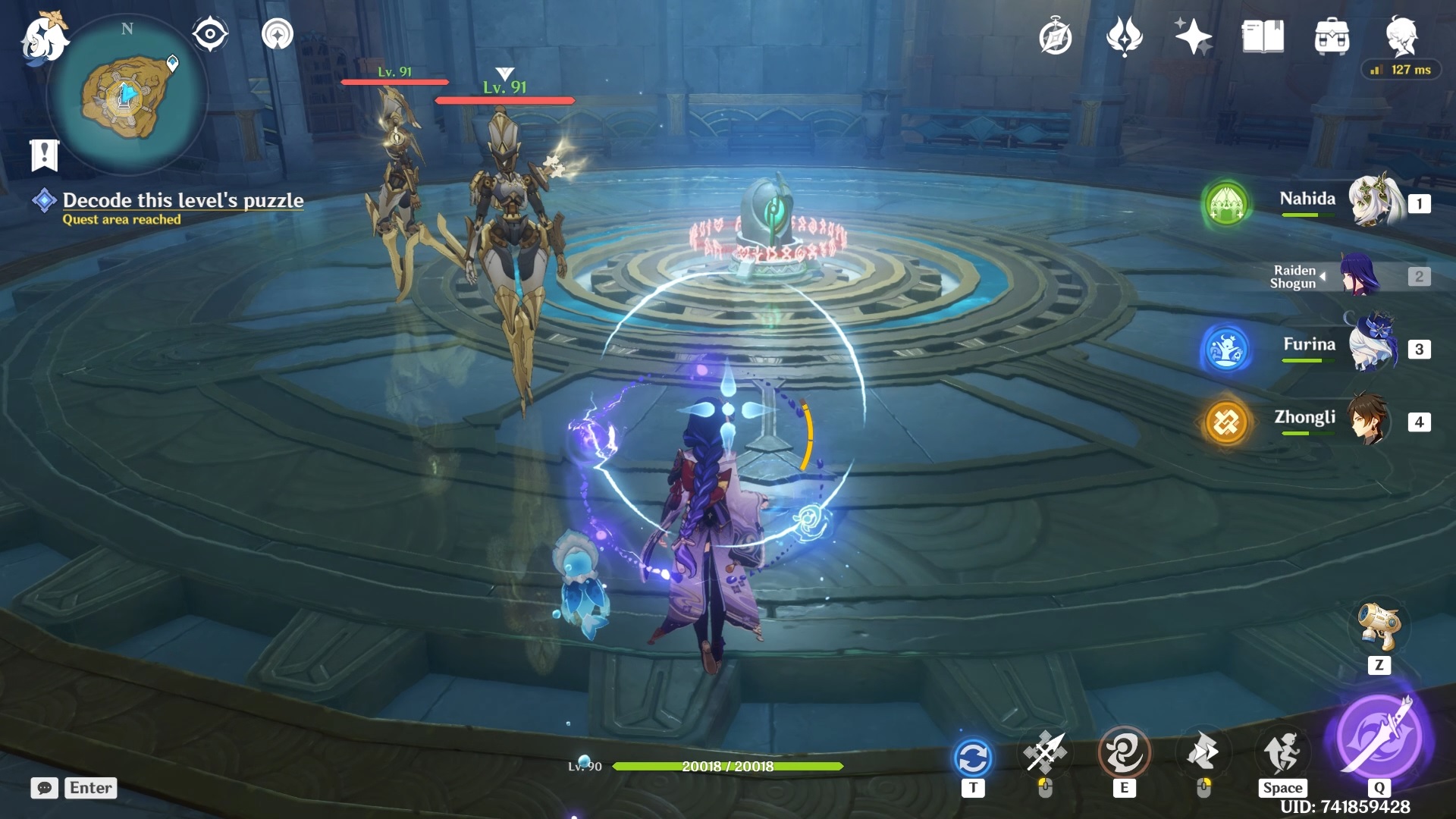The height and width of the screenshot is (819, 1456).
Task: Open the Paimon menu icon
Action: (44, 38)
